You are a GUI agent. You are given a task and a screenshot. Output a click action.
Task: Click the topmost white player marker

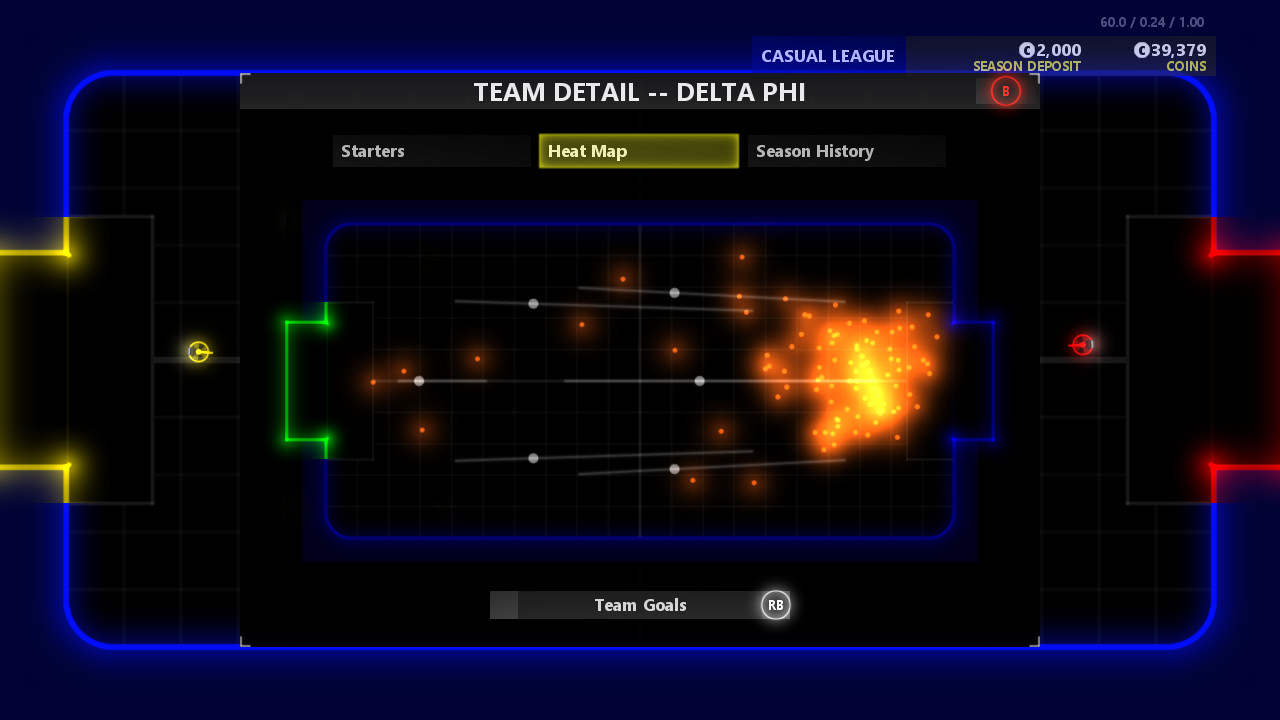673,293
